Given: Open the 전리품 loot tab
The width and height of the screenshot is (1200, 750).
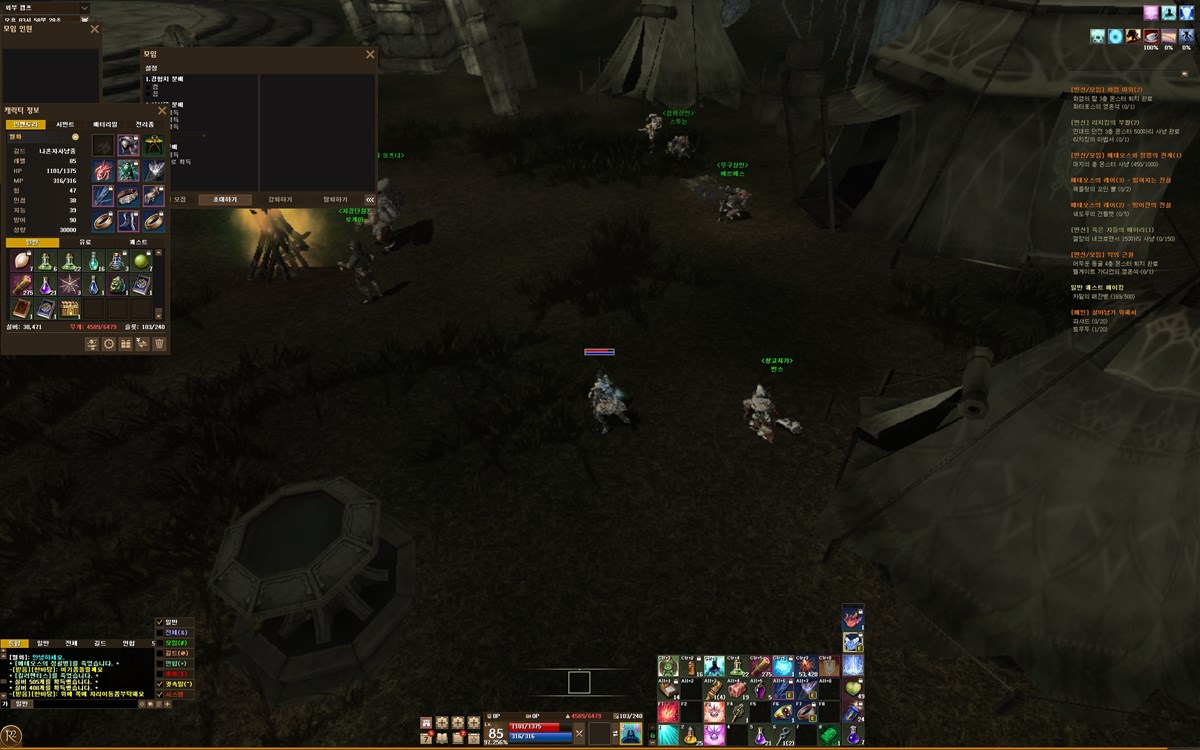Looking at the screenshot, I should 145,124.
